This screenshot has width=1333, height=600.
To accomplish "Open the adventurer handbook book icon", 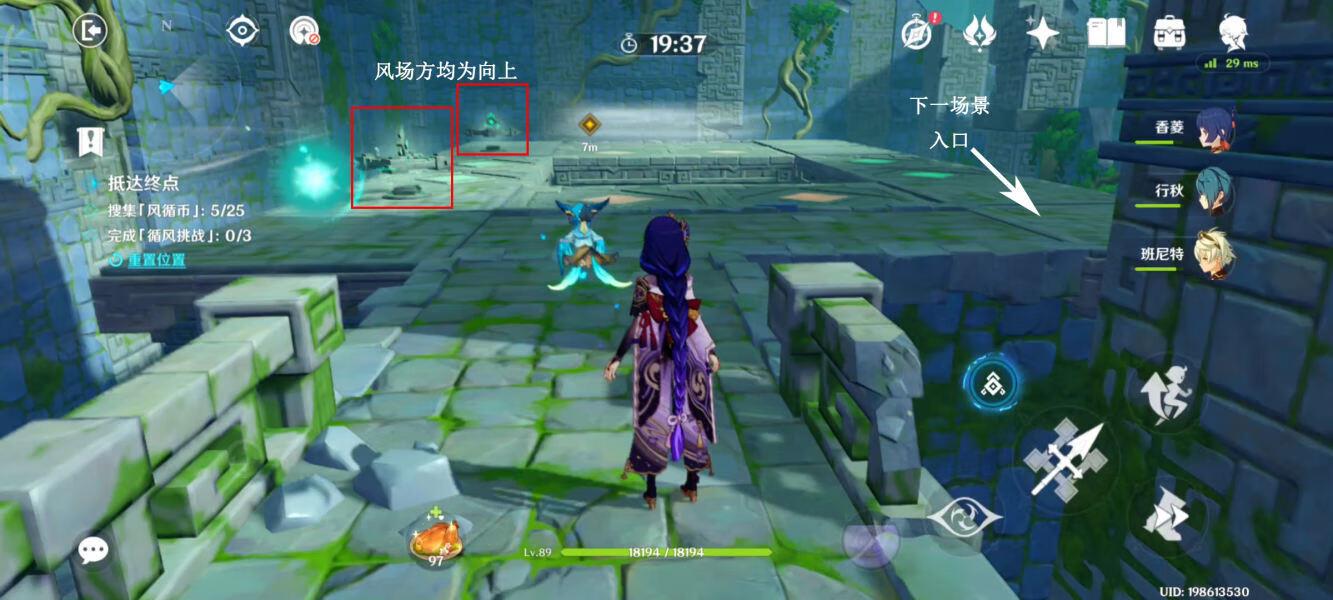I will tap(1107, 33).
